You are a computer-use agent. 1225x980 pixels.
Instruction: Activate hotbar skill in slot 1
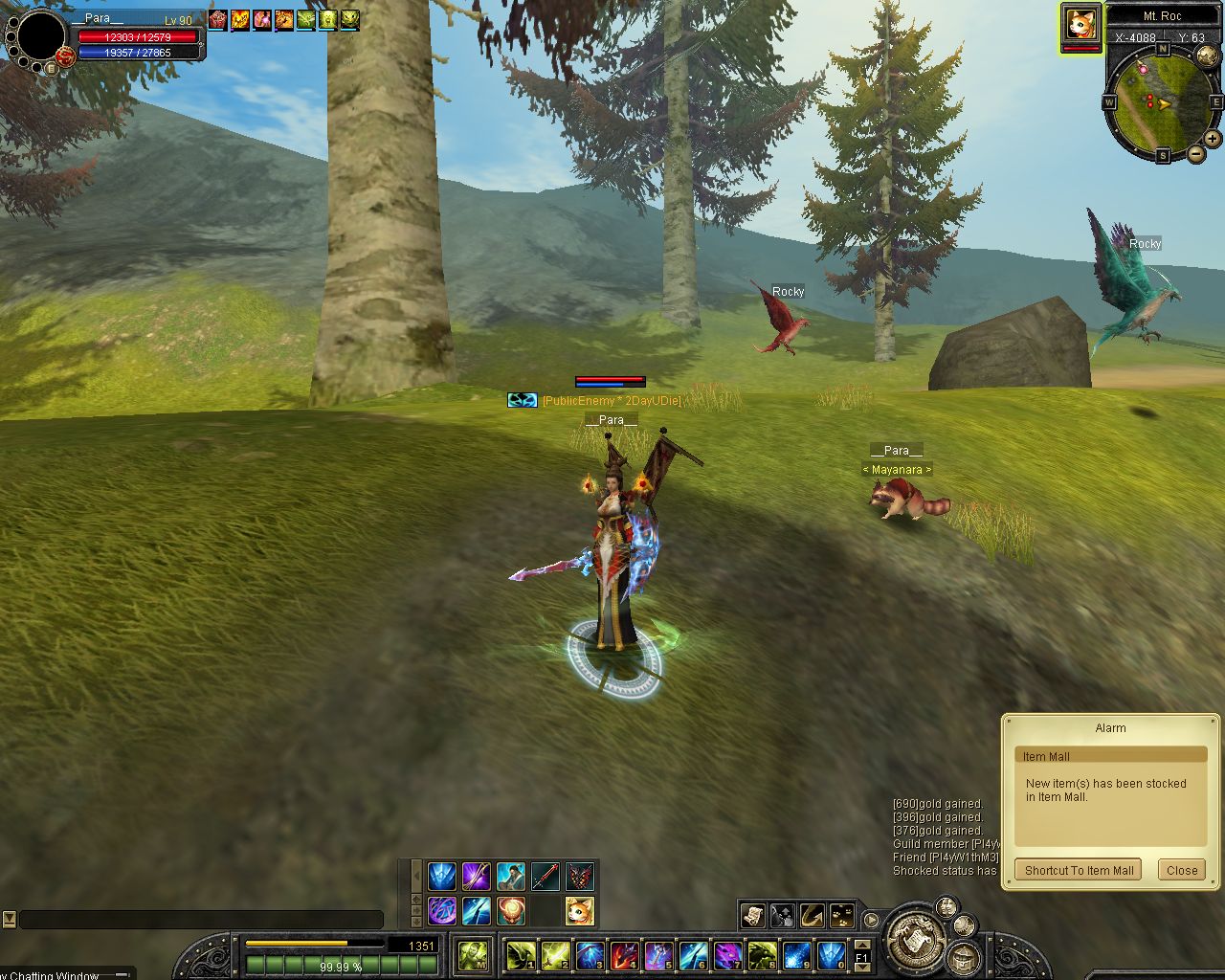tap(522, 954)
